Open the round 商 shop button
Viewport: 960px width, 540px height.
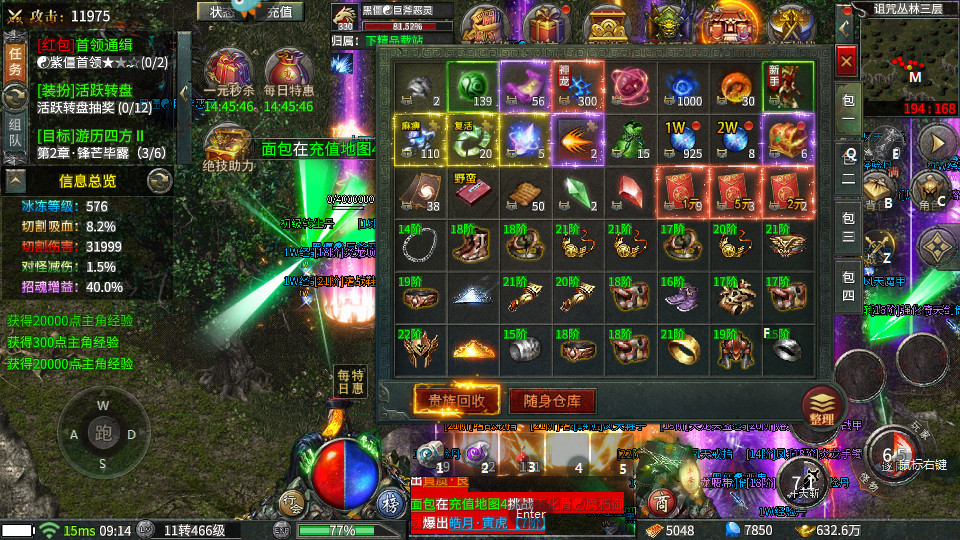[660, 501]
